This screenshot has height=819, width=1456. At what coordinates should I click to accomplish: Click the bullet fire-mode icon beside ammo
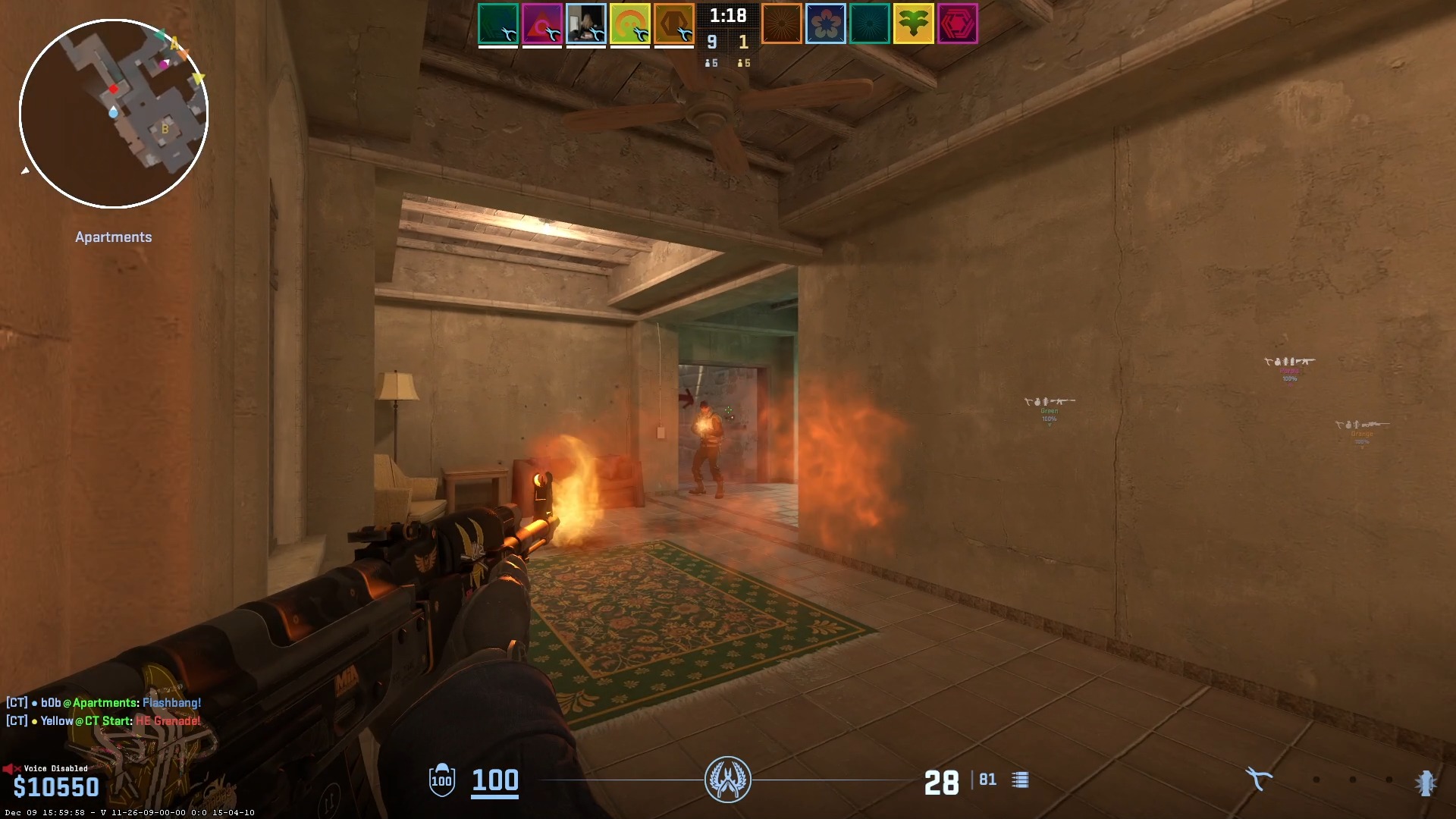tap(1020, 780)
